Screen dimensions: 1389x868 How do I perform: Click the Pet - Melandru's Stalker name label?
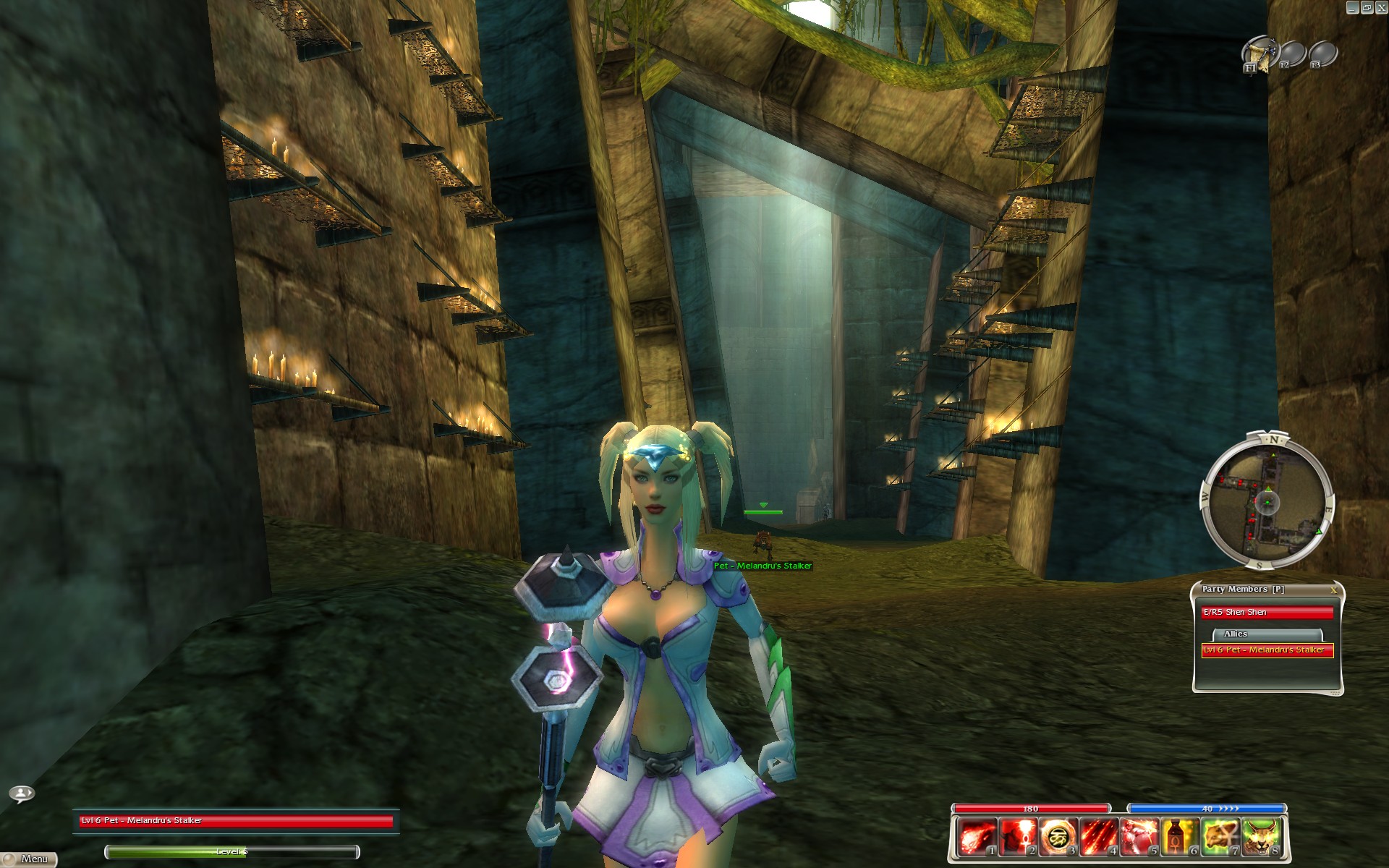tap(763, 566)
